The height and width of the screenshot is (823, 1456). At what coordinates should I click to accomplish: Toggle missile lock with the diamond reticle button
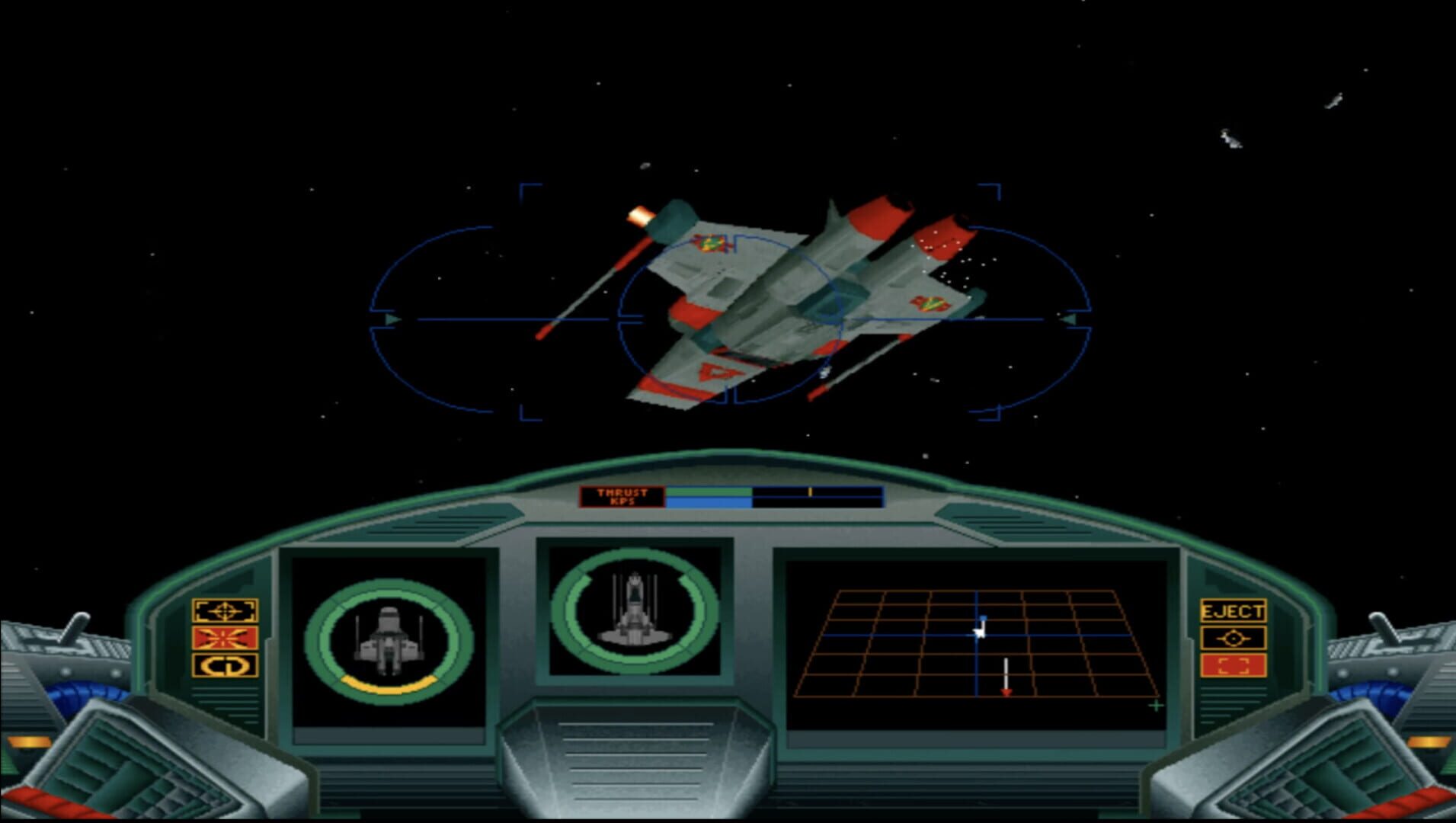pos(1233,639)
